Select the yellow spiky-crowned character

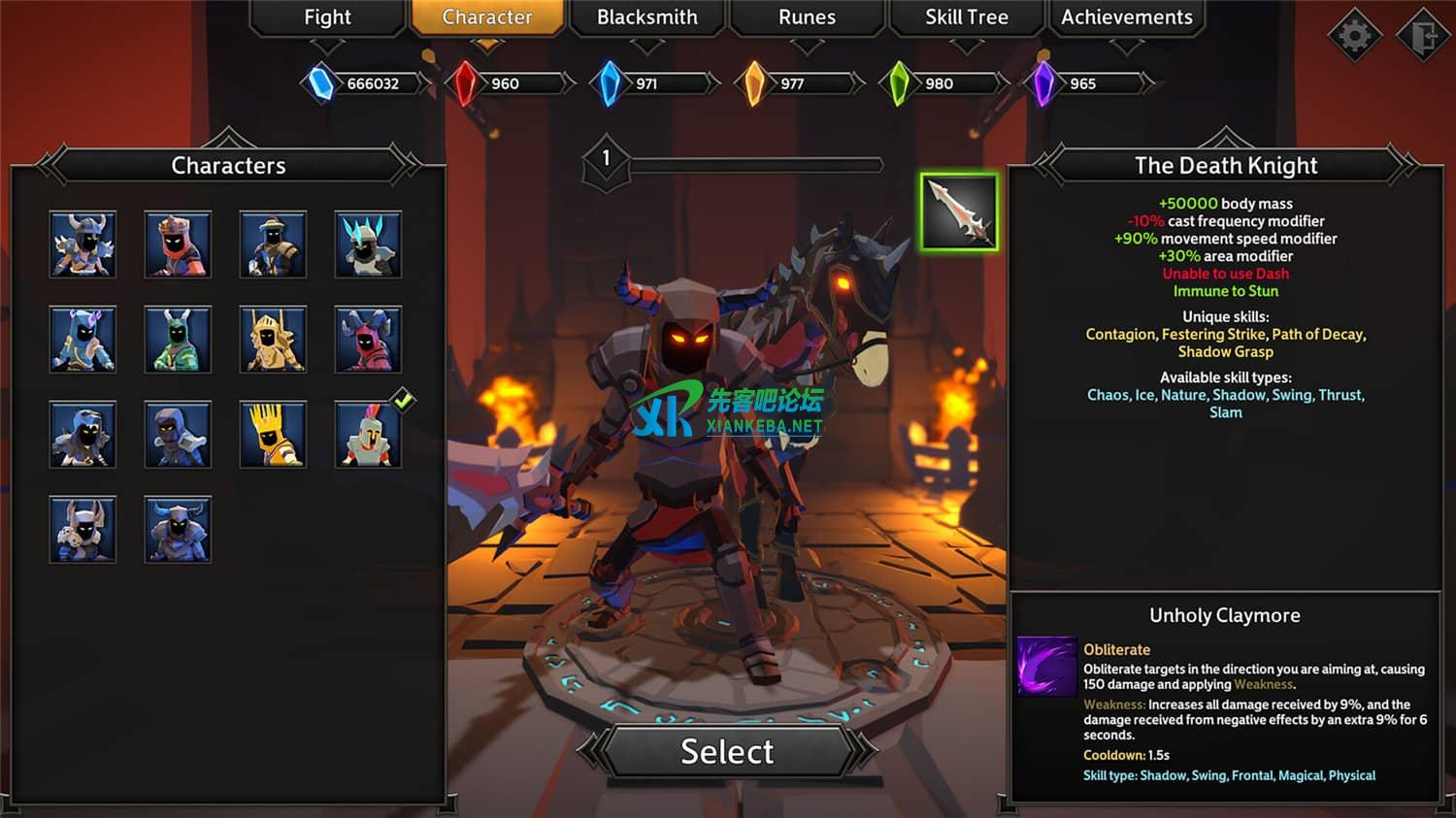tap(273, 435)
